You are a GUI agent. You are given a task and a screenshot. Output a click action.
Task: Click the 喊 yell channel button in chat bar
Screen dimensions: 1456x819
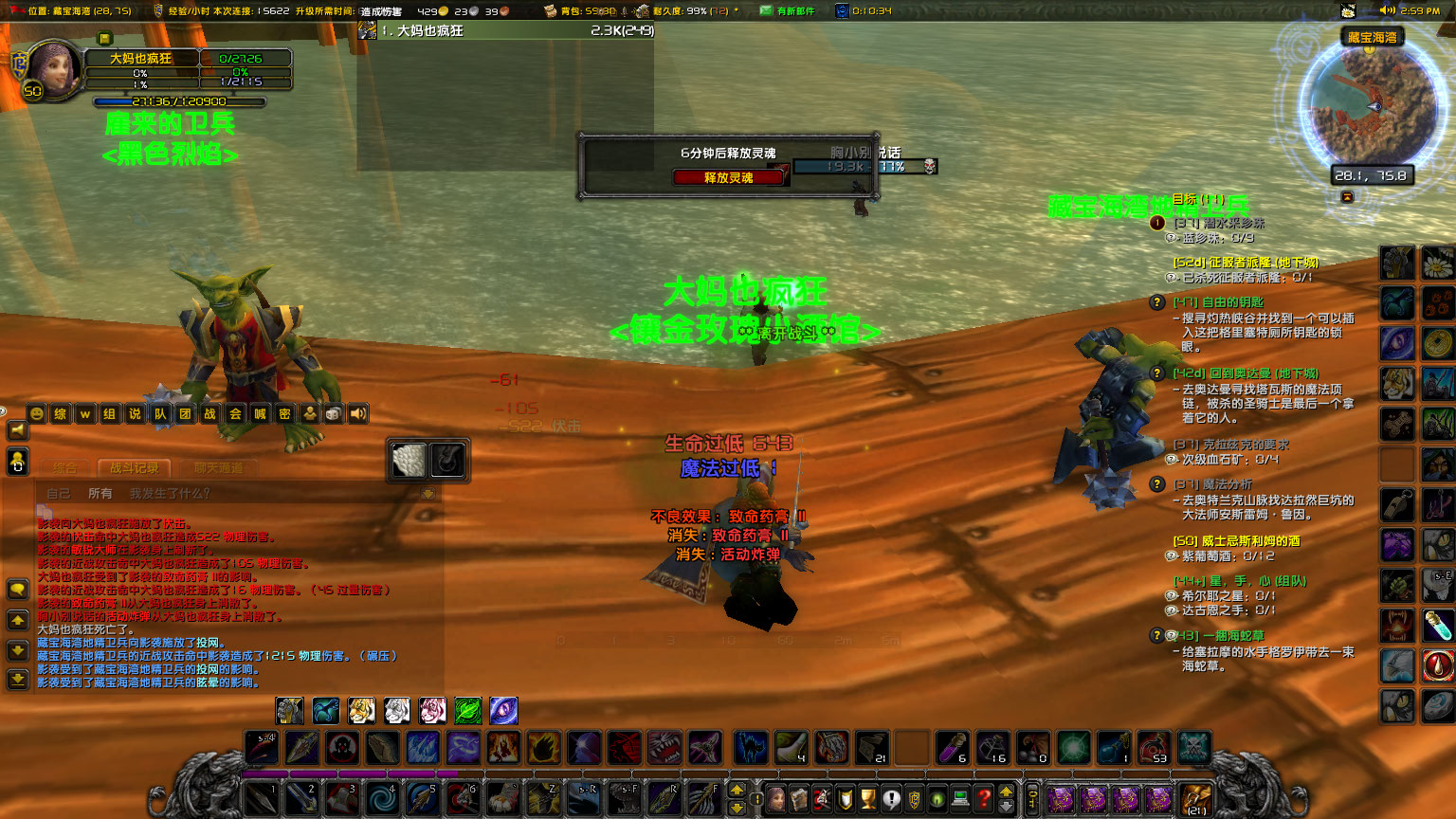[x=260, y=414]
